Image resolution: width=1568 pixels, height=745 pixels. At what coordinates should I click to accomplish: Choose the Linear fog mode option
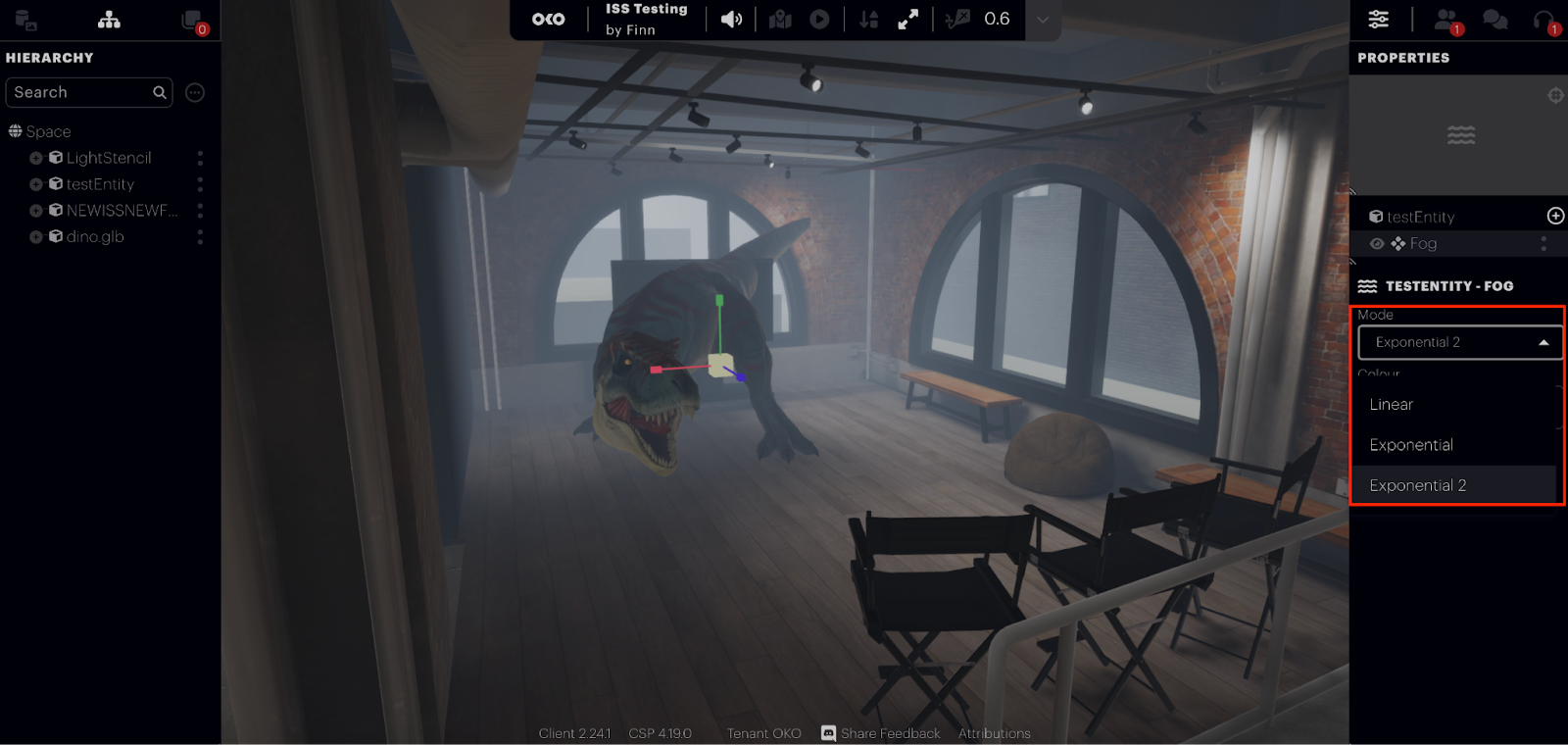(1391, 404)
